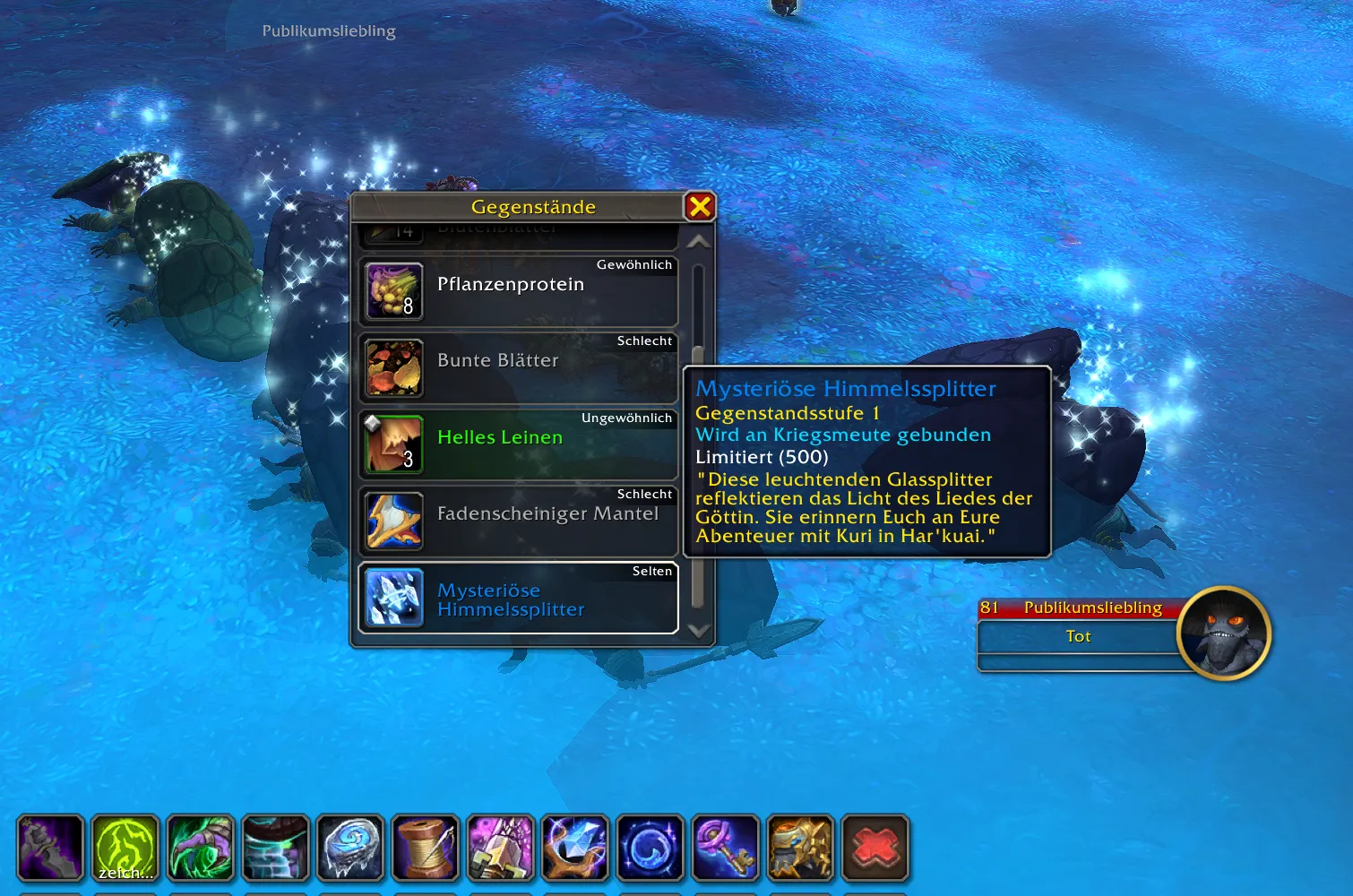Use the hearthstone swirl stone icon
Image resolution: width=1353 pixels, height=896 pixels.
pyautogui.click(x=350, y=848)
